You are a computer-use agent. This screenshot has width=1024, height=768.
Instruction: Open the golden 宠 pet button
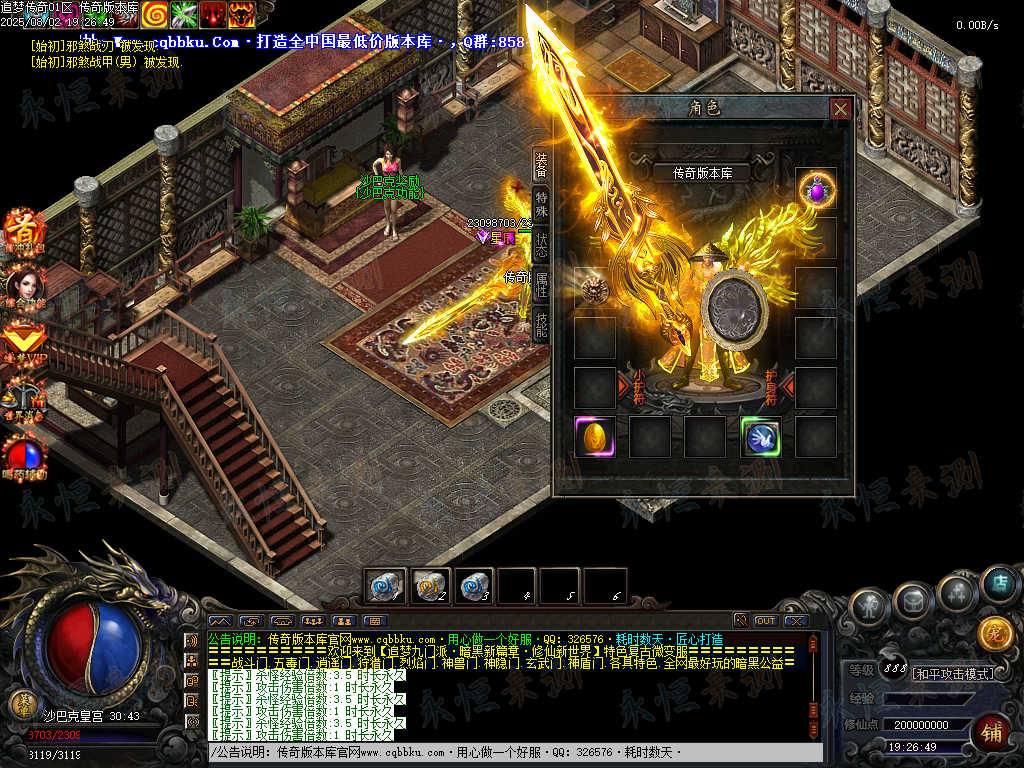[x=995, y=633]
